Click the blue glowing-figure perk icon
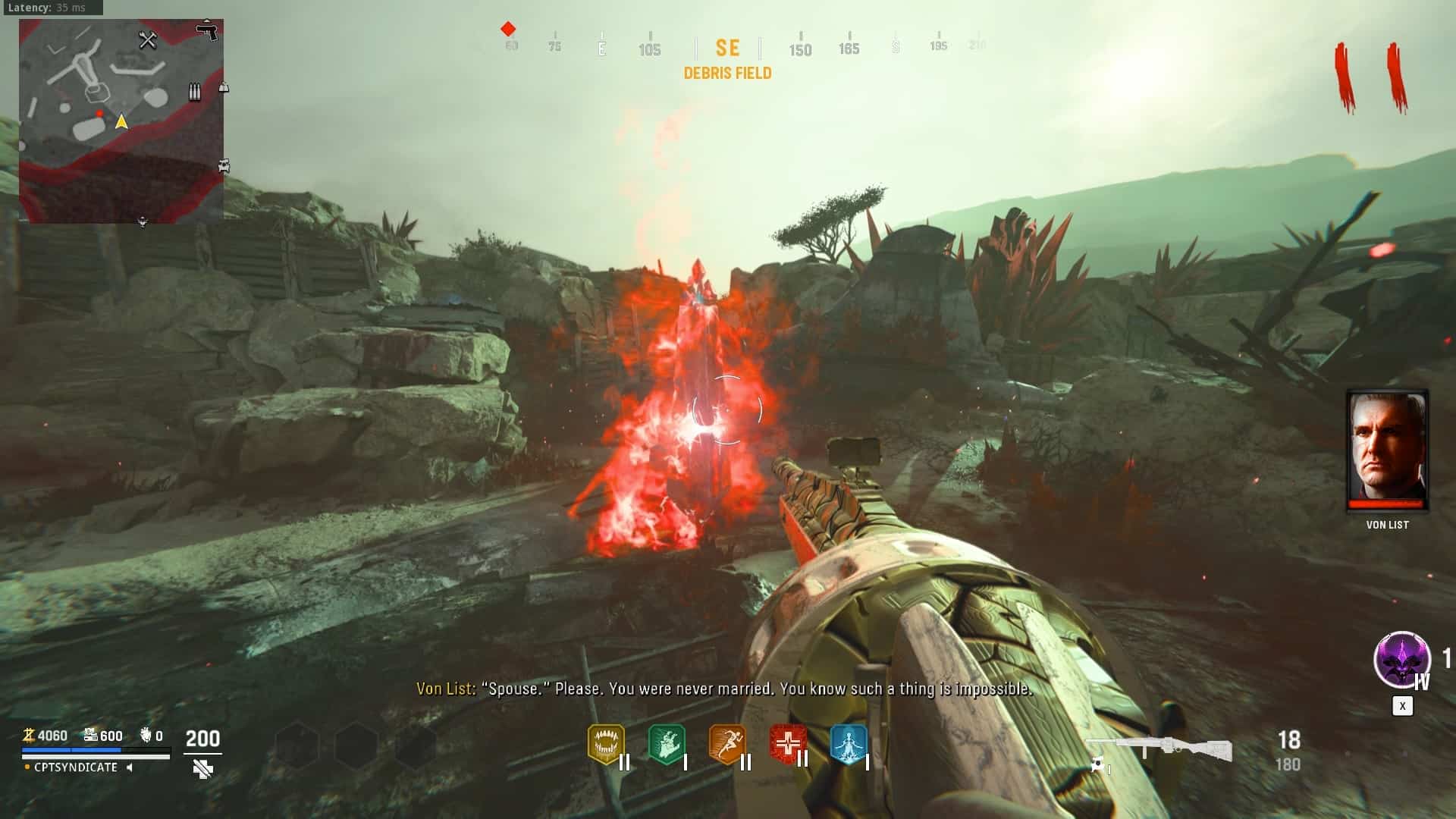The width and height of the screenshot is (1456, 819). point(848,744)
